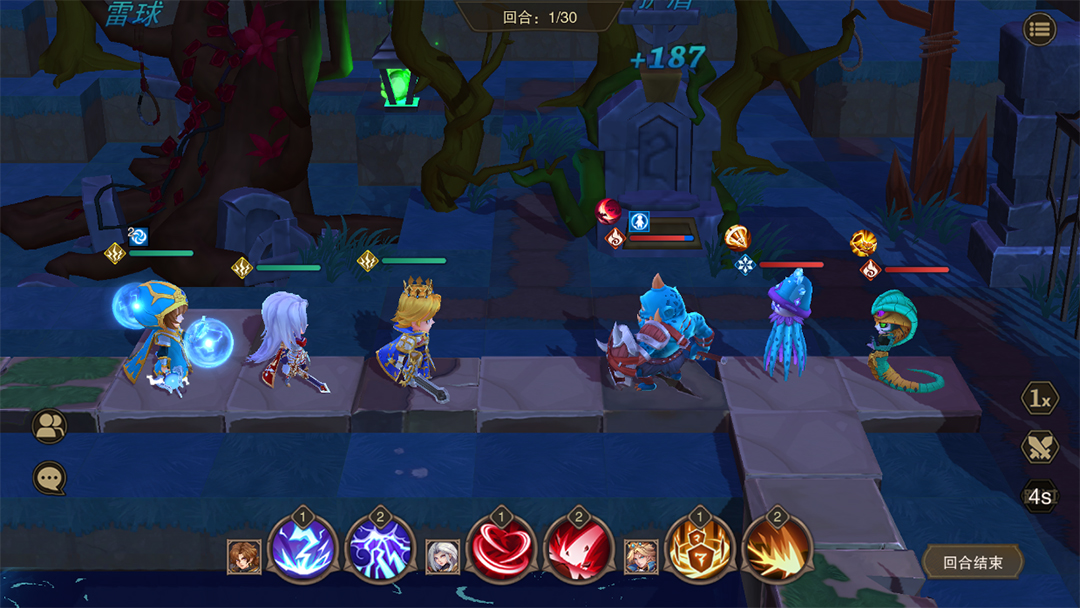Select the brown-haired mage portrait
This screenshot has height=608, width=1080.
(244, 557)
